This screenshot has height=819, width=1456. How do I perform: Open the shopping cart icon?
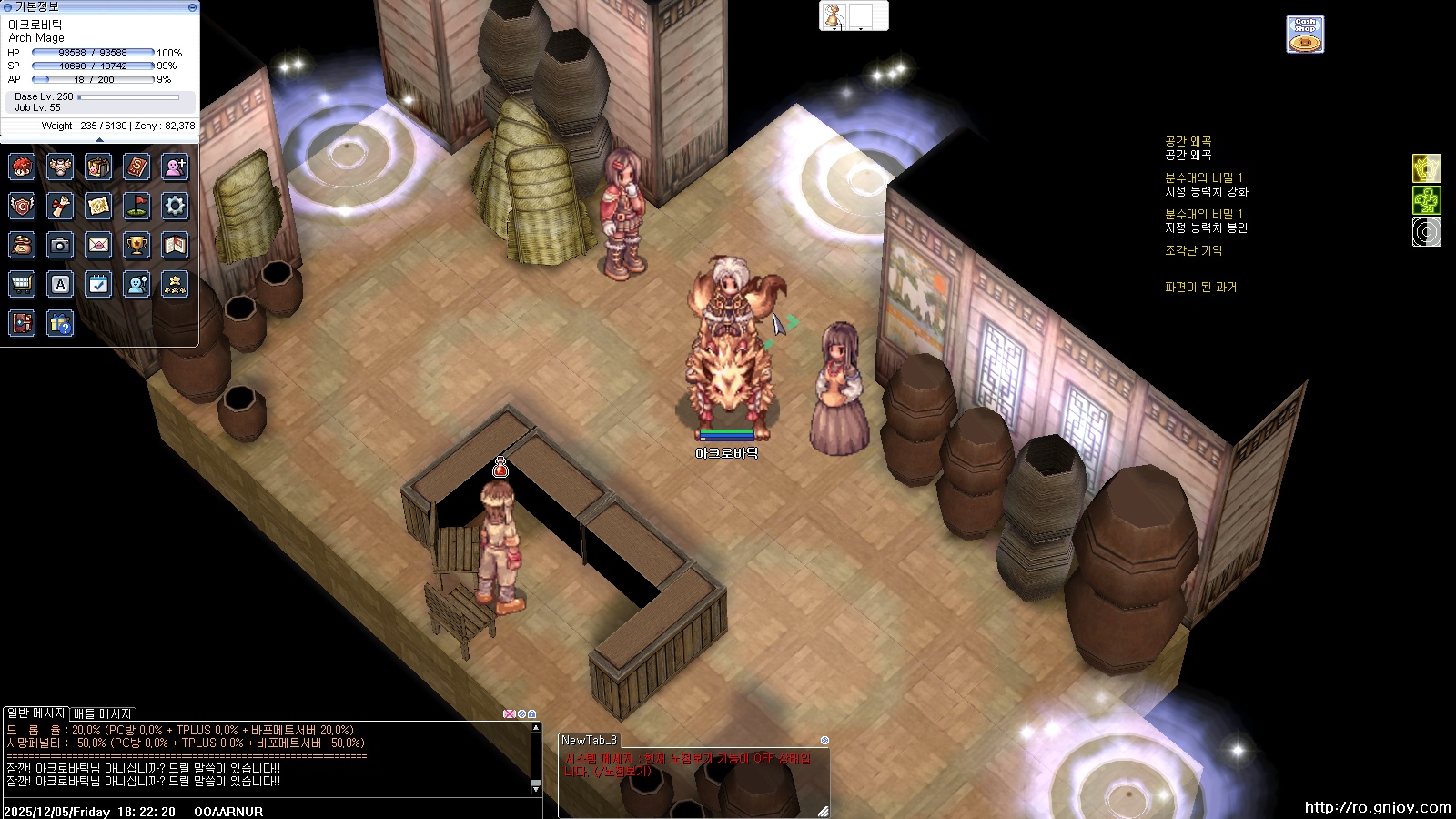coord(22,284)
